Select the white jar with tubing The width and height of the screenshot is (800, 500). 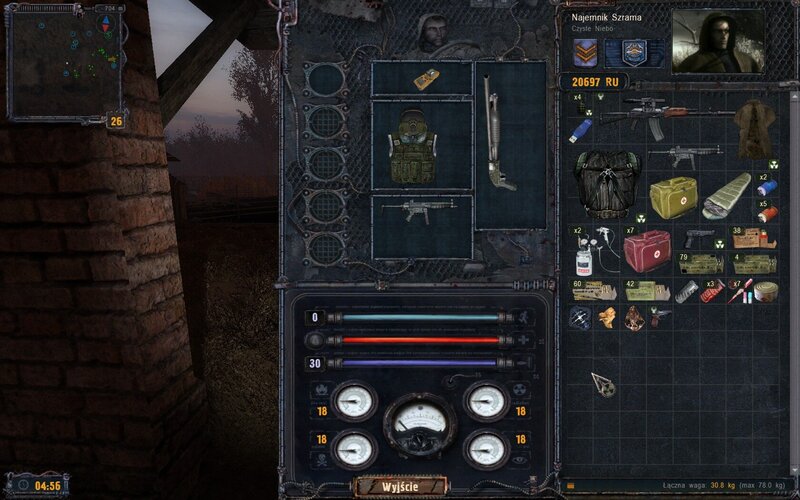(583, 254)
